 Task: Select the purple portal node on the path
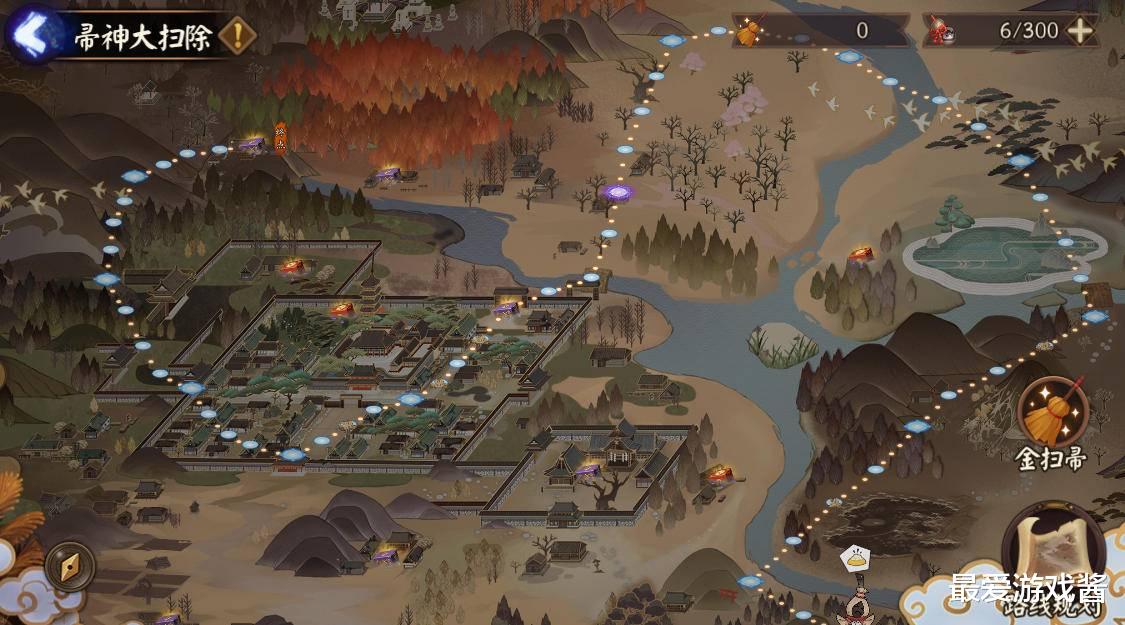point(617,191)
